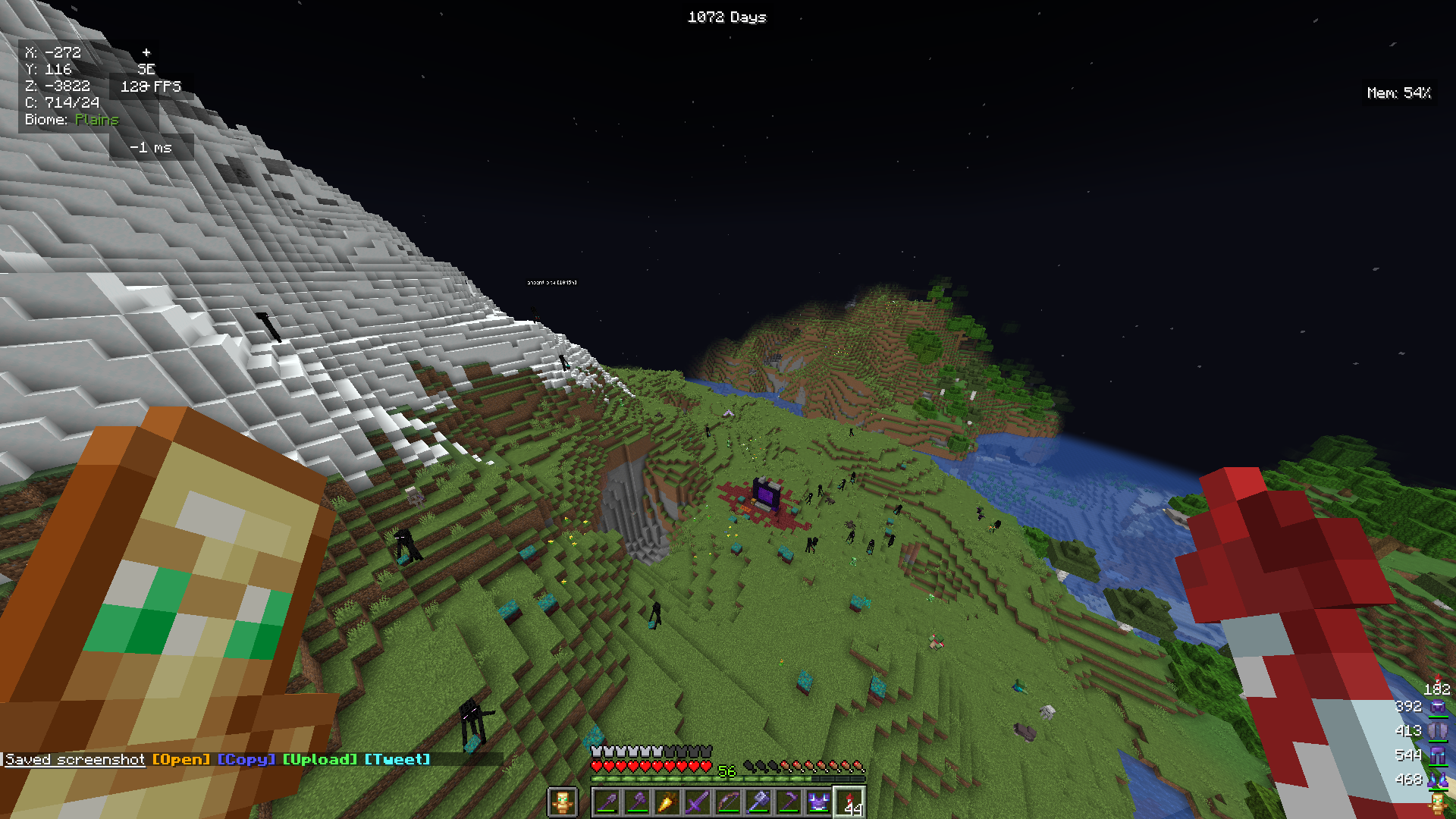The image size is (1456, 819).
Task: Select the netherite shovel in the hotbar
Action: [x=607, y=802]
